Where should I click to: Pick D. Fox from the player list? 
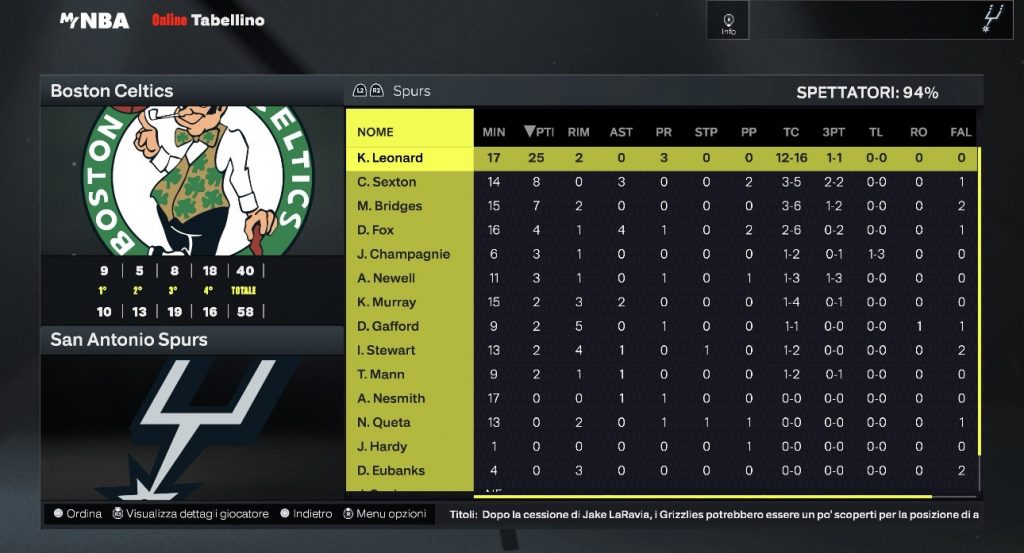click(x=376, y=230)
